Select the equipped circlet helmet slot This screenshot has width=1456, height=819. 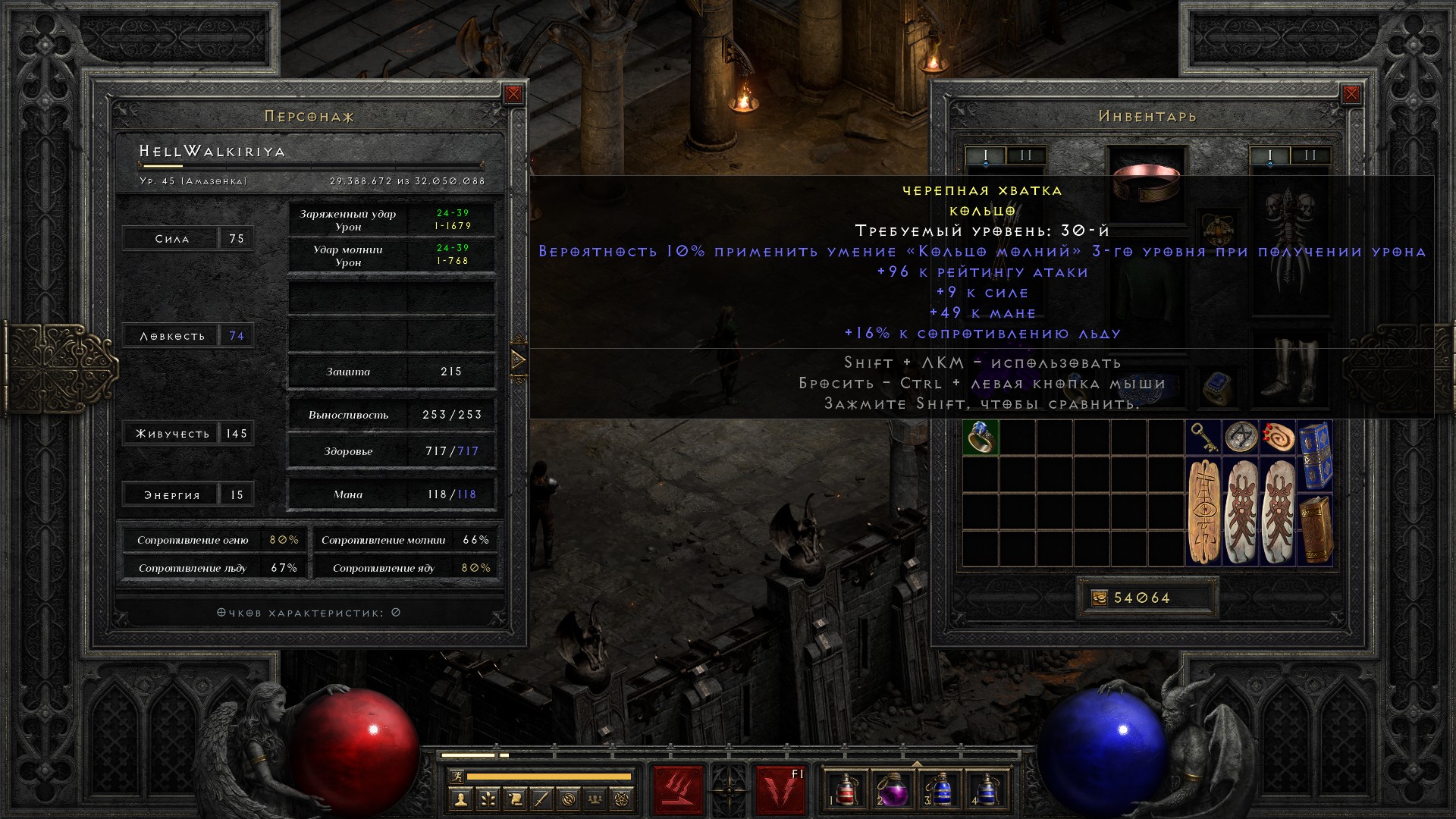click(1147, 182)
